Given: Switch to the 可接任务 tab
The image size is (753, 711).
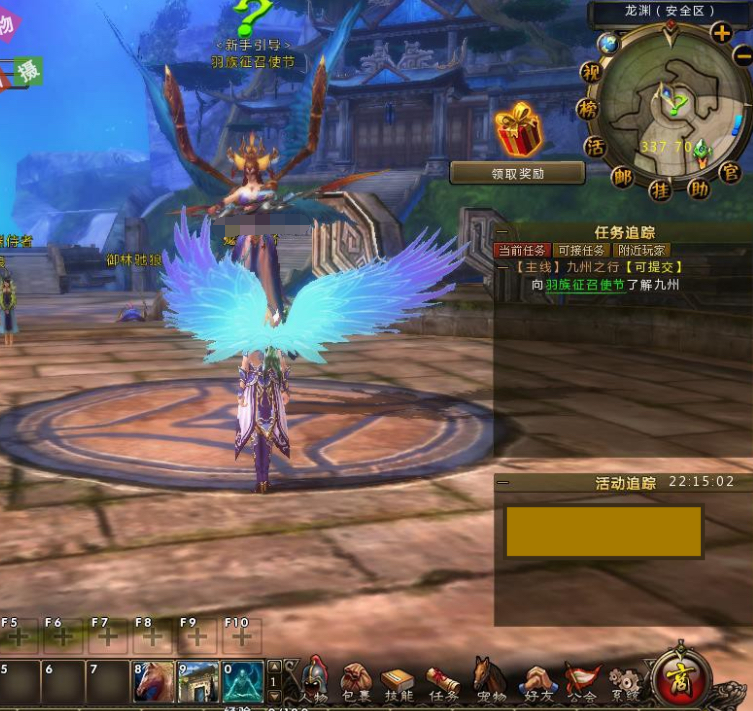Looking at the screenshot, I should pyautogui.click(x=580, y=250).
